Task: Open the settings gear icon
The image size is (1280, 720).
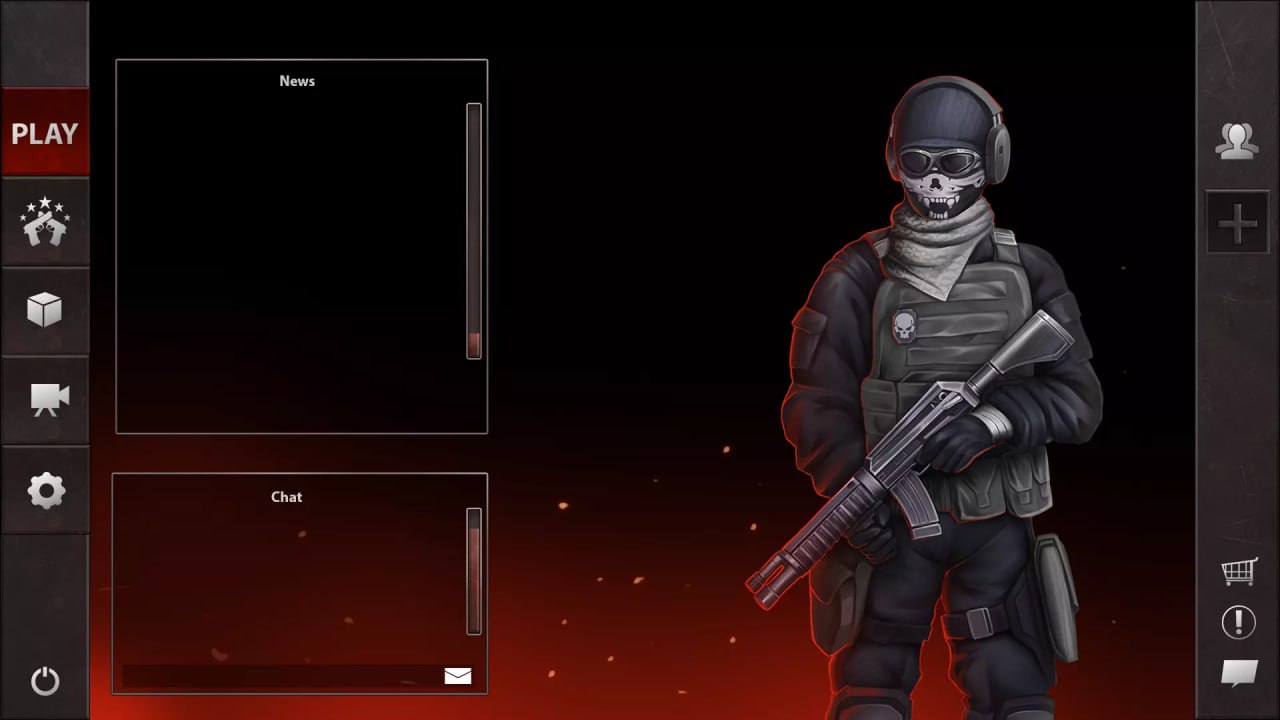Action: [x=45, y=491]
